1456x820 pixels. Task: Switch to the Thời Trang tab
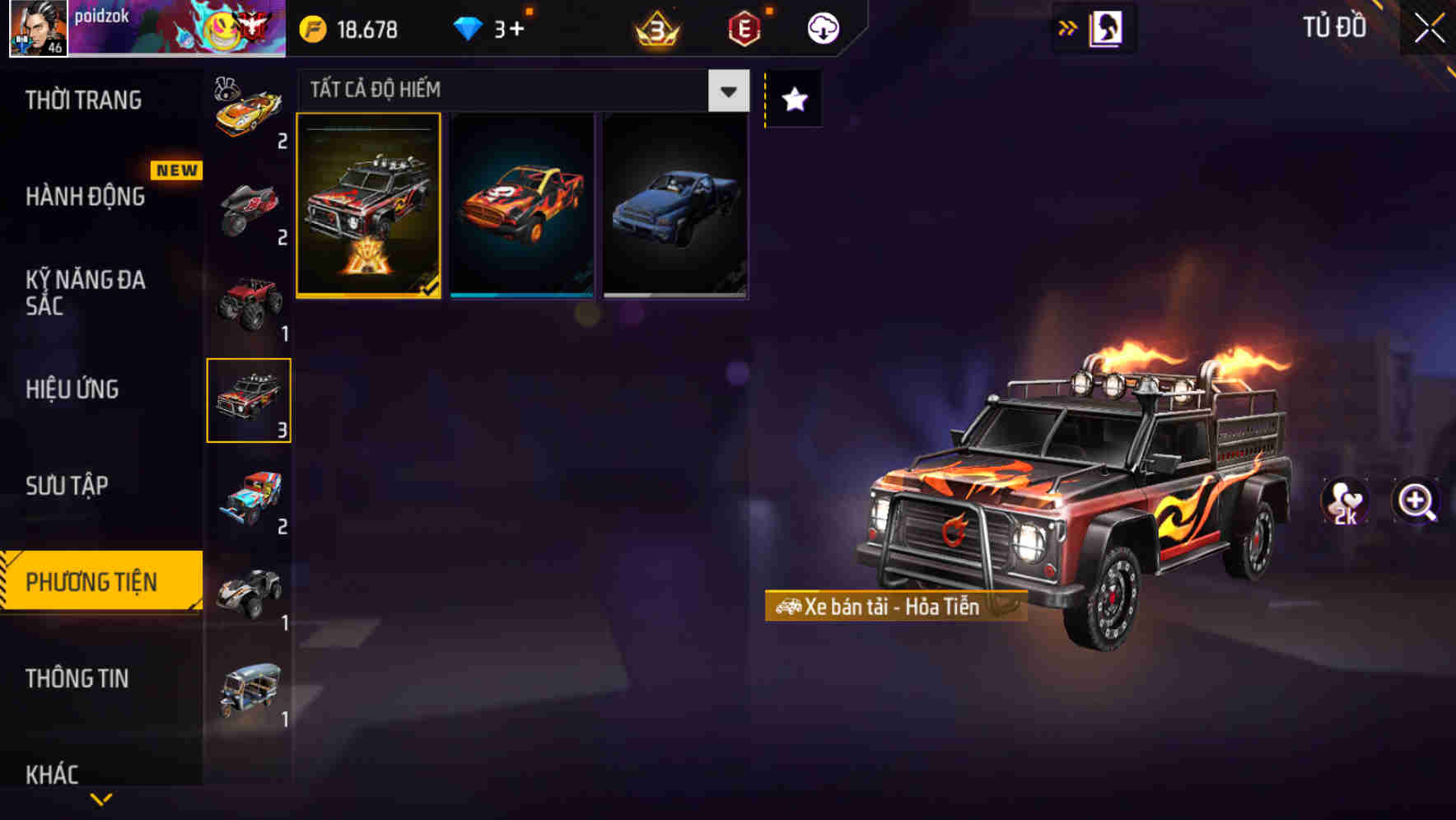coord(86,100)
